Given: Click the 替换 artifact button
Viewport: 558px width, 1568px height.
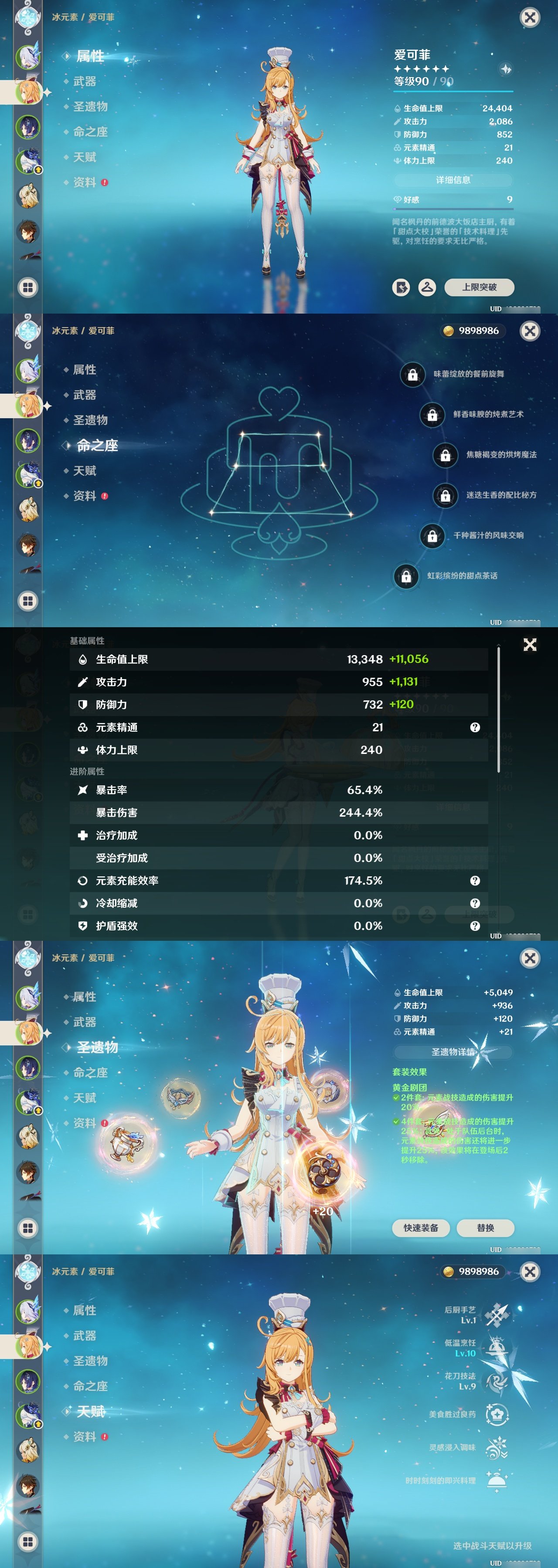Looking at the screenshot, I should point(486,1228).
